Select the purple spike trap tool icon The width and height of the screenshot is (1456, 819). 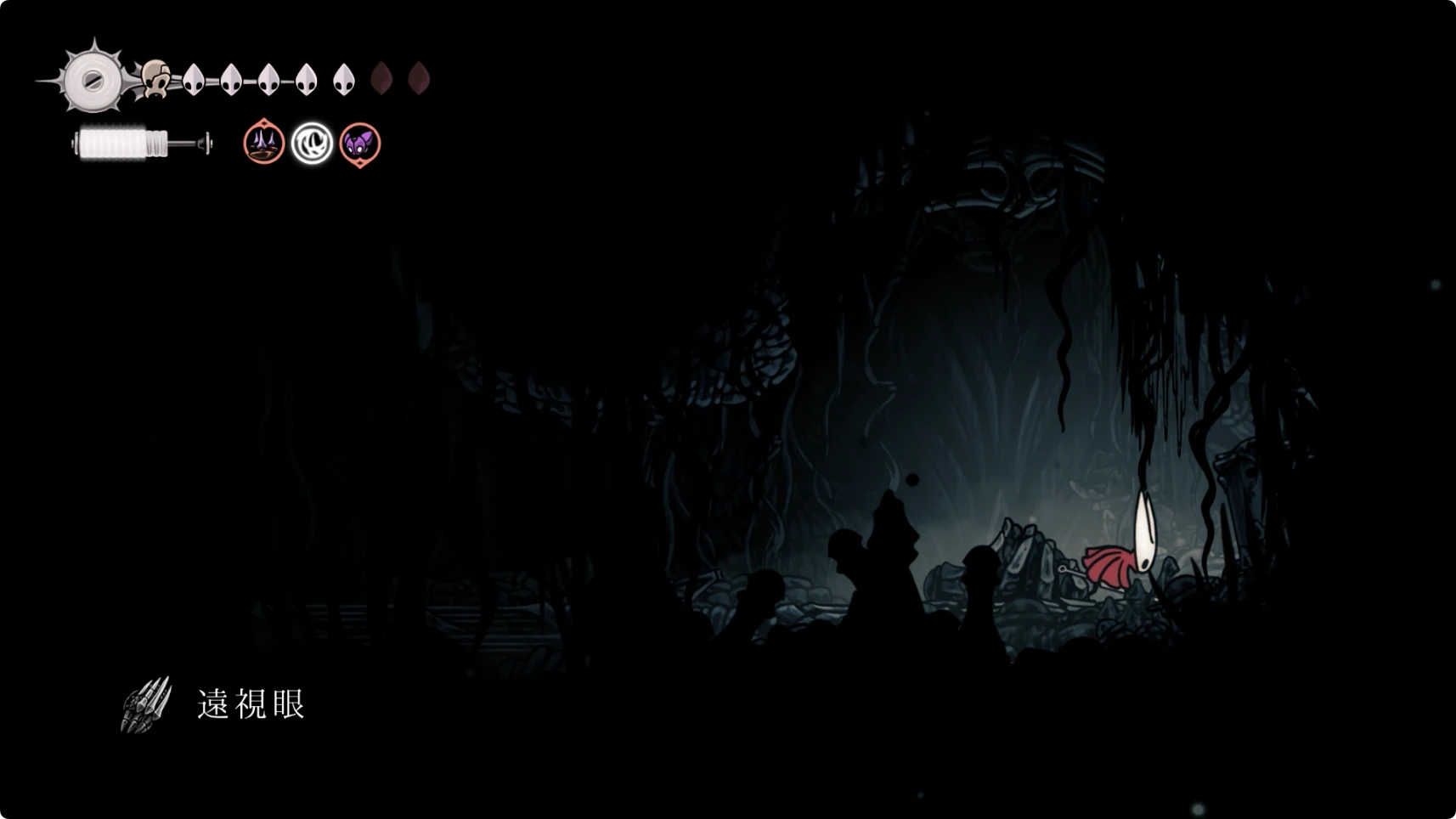[x=263, y=143]
